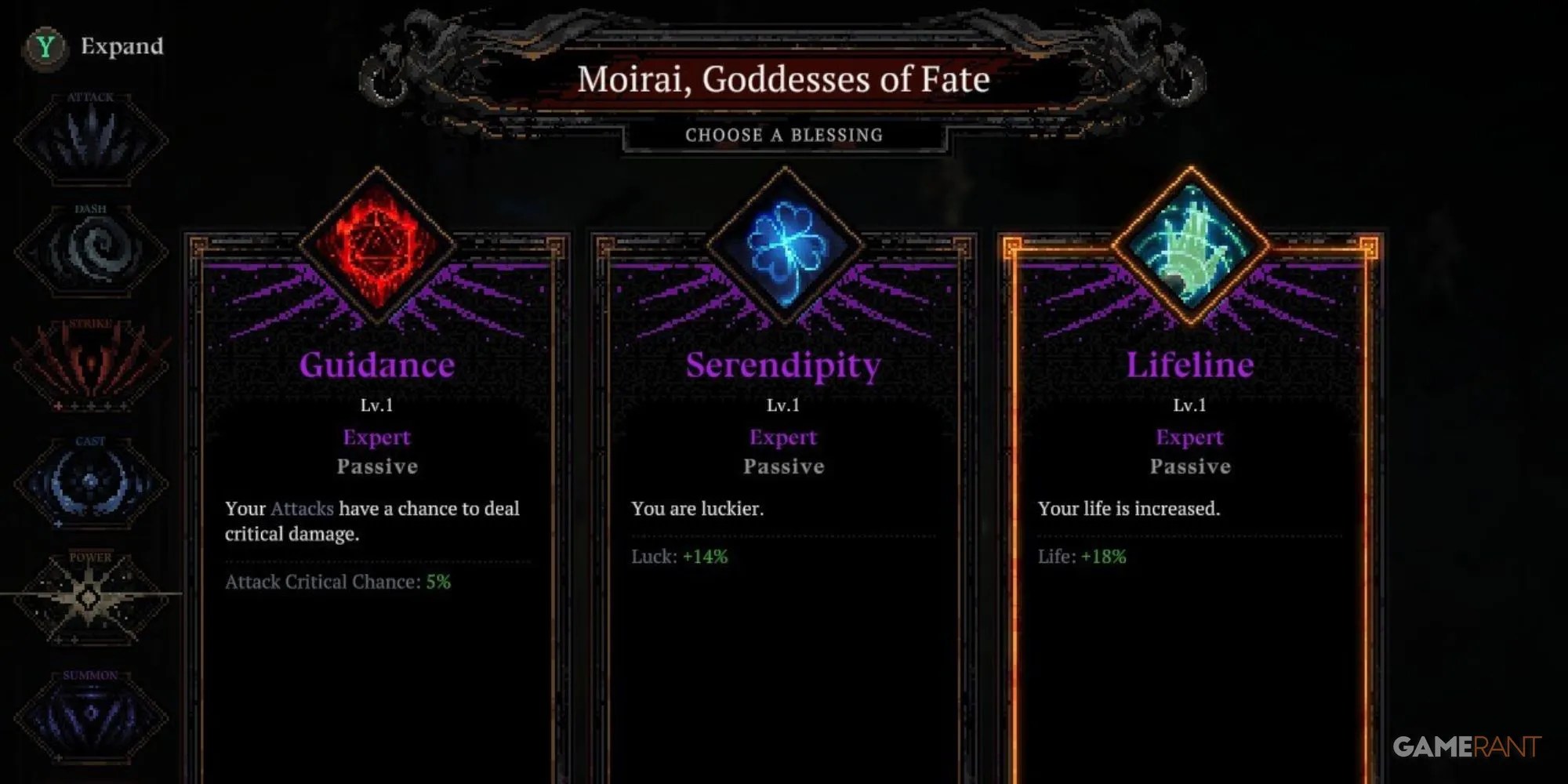Select the Summon ability icon
The width and height of the screenshot is (1568, 784).
coord(90,710)
